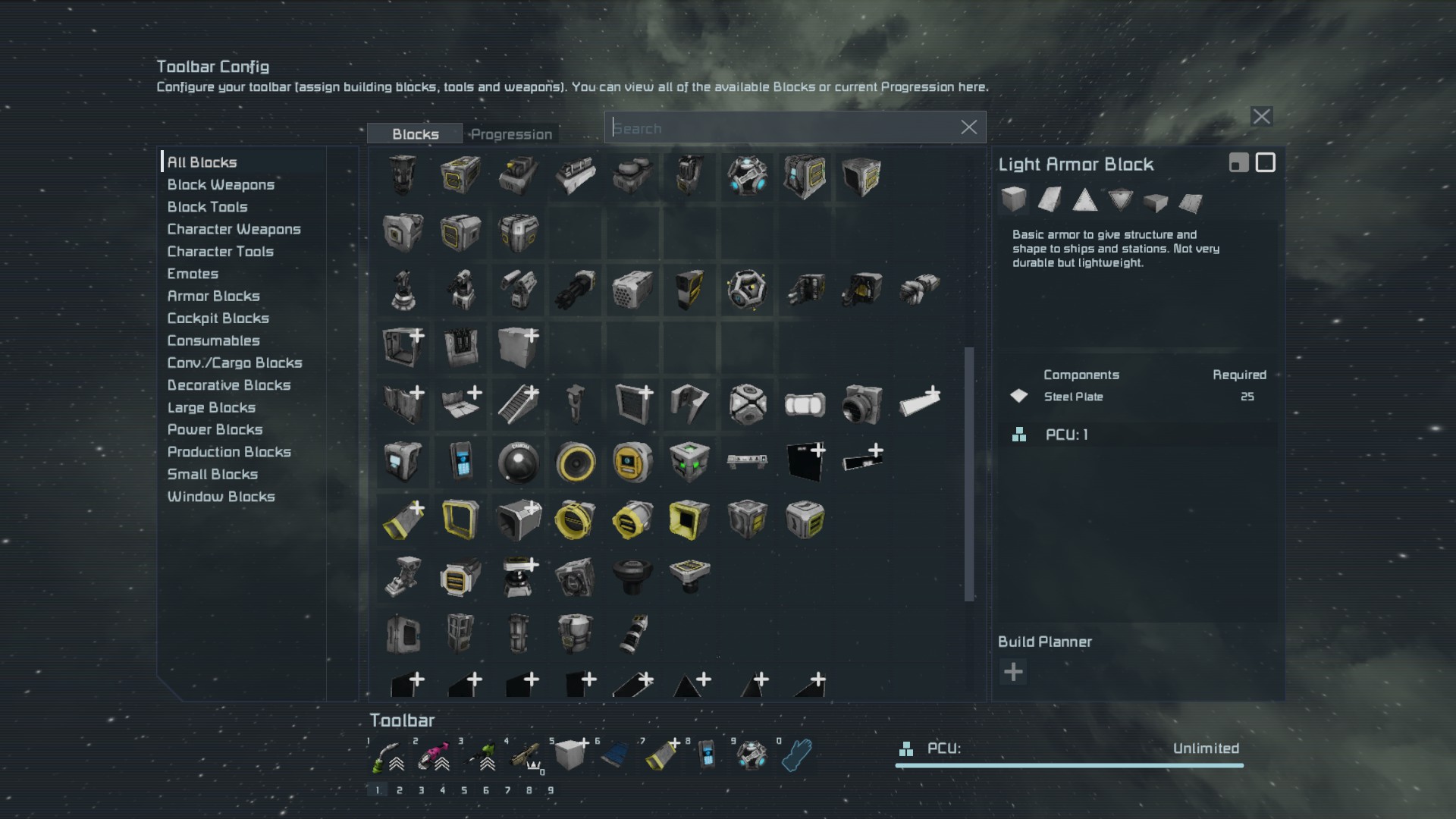This screenshot has width=1456, height=819.
Task: Filter by Window Blocks category
Action: 221,497
